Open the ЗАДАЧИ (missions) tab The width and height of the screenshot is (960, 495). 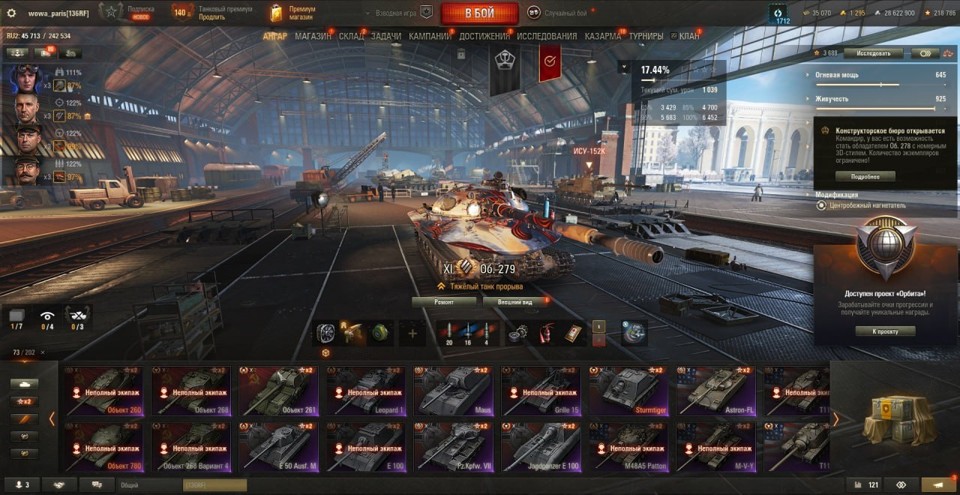tap(386, 36)
